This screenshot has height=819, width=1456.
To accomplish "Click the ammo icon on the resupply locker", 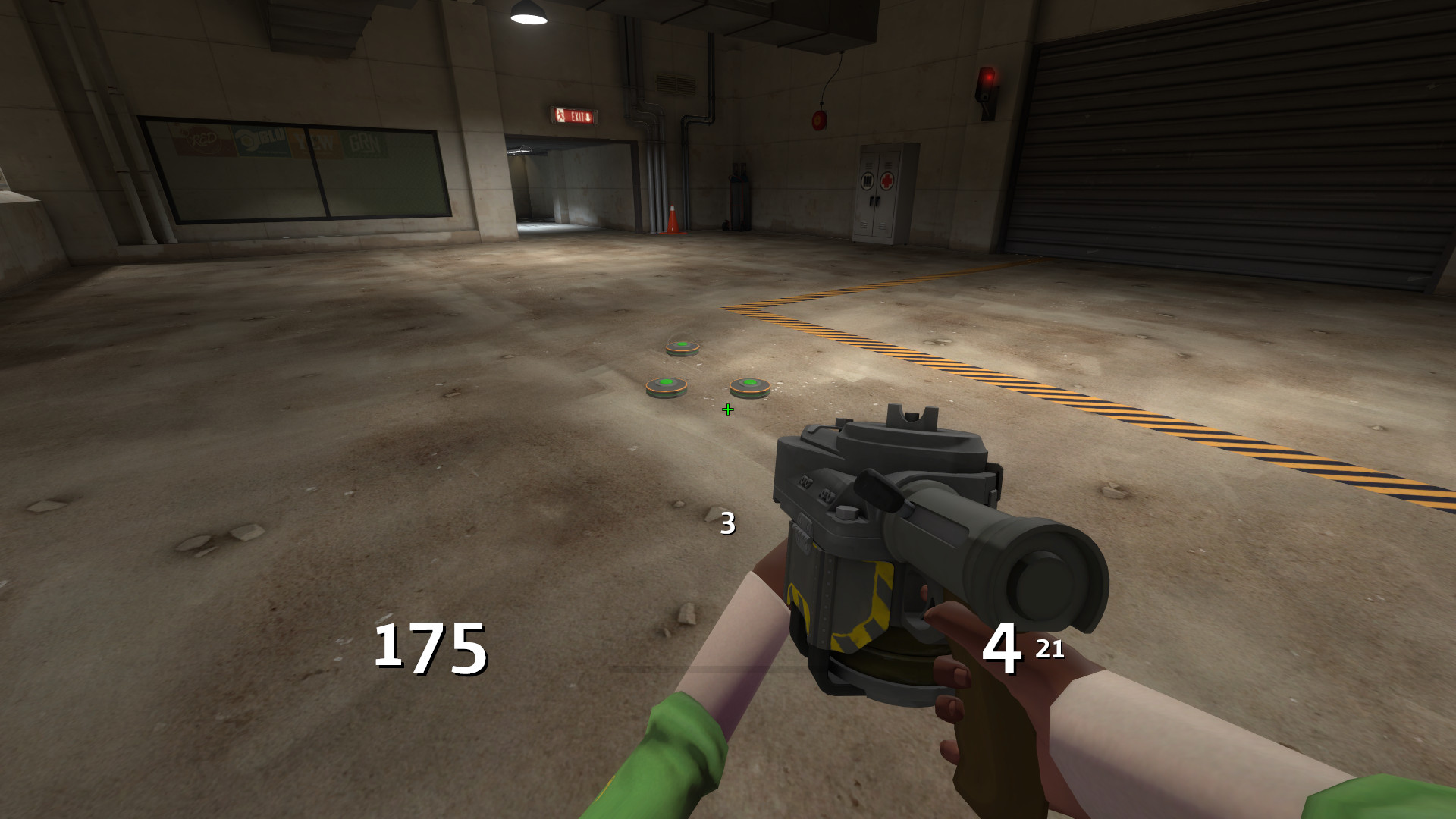I will coord(868,180).
